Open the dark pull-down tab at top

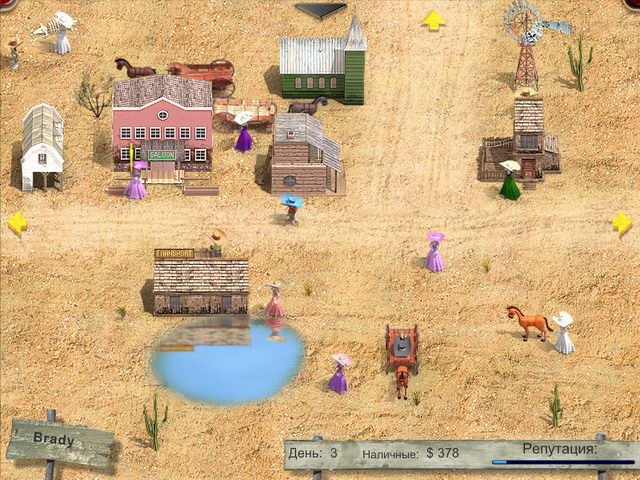pos(320,10)
